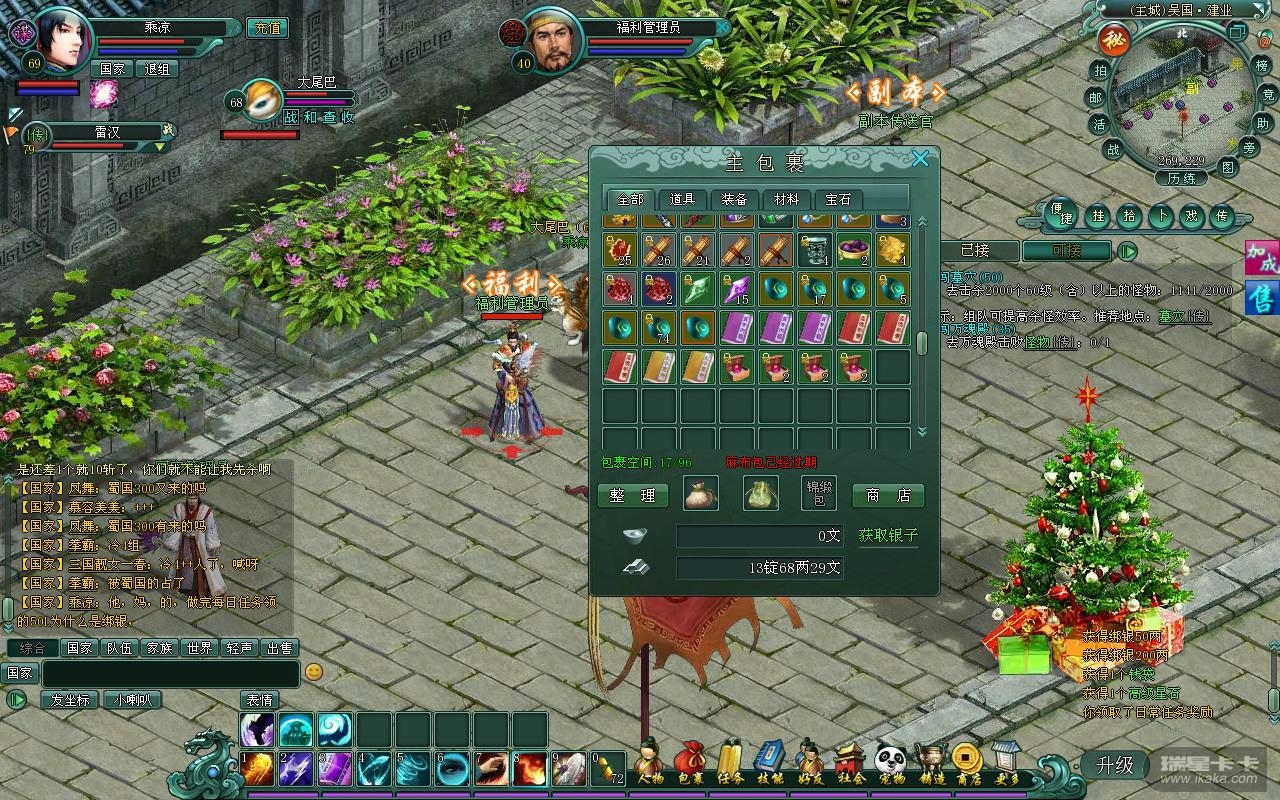Switch to the 装备 tab

(x=735, y=199)
